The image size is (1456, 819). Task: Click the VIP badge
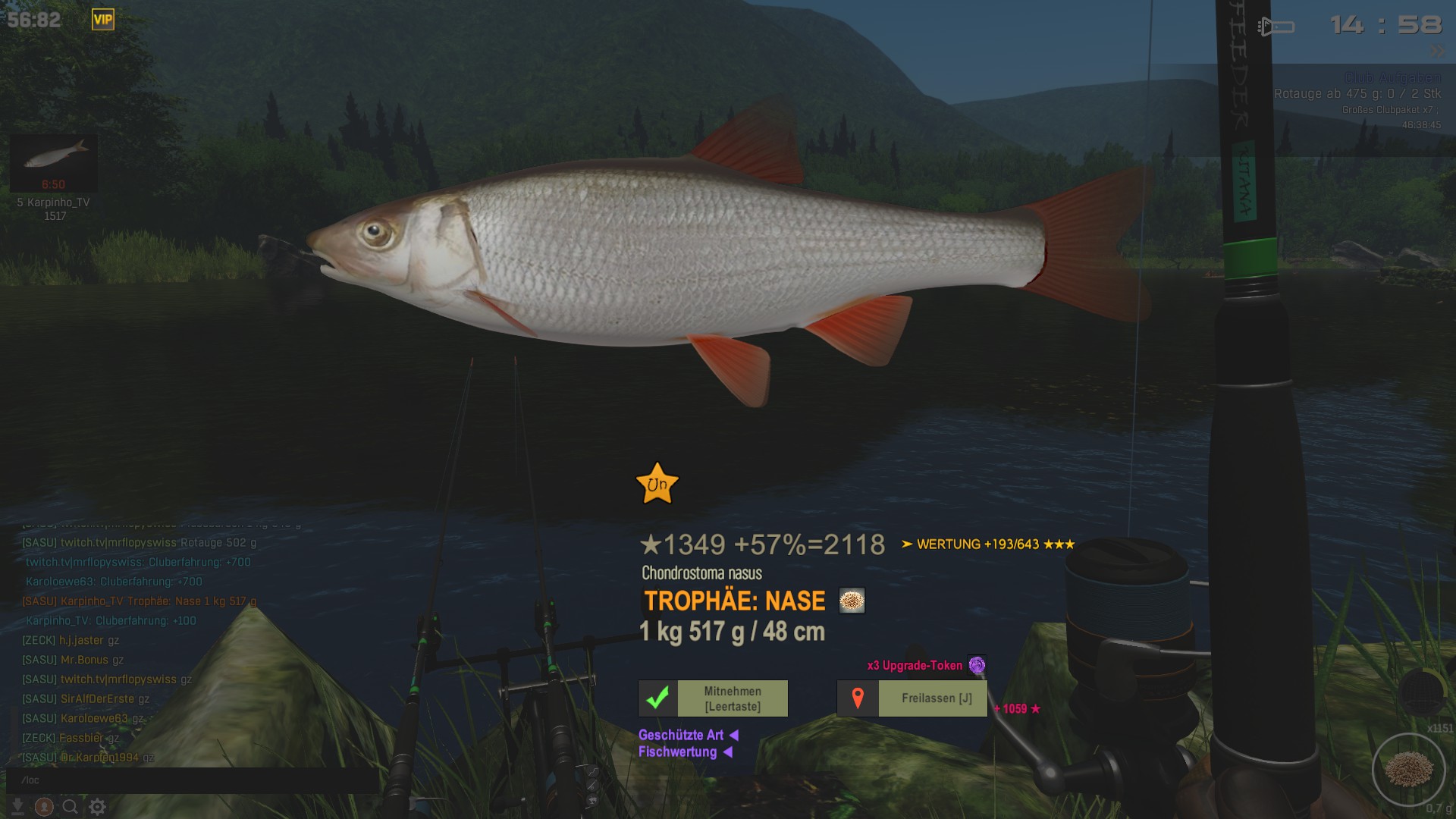click(102, 20)
